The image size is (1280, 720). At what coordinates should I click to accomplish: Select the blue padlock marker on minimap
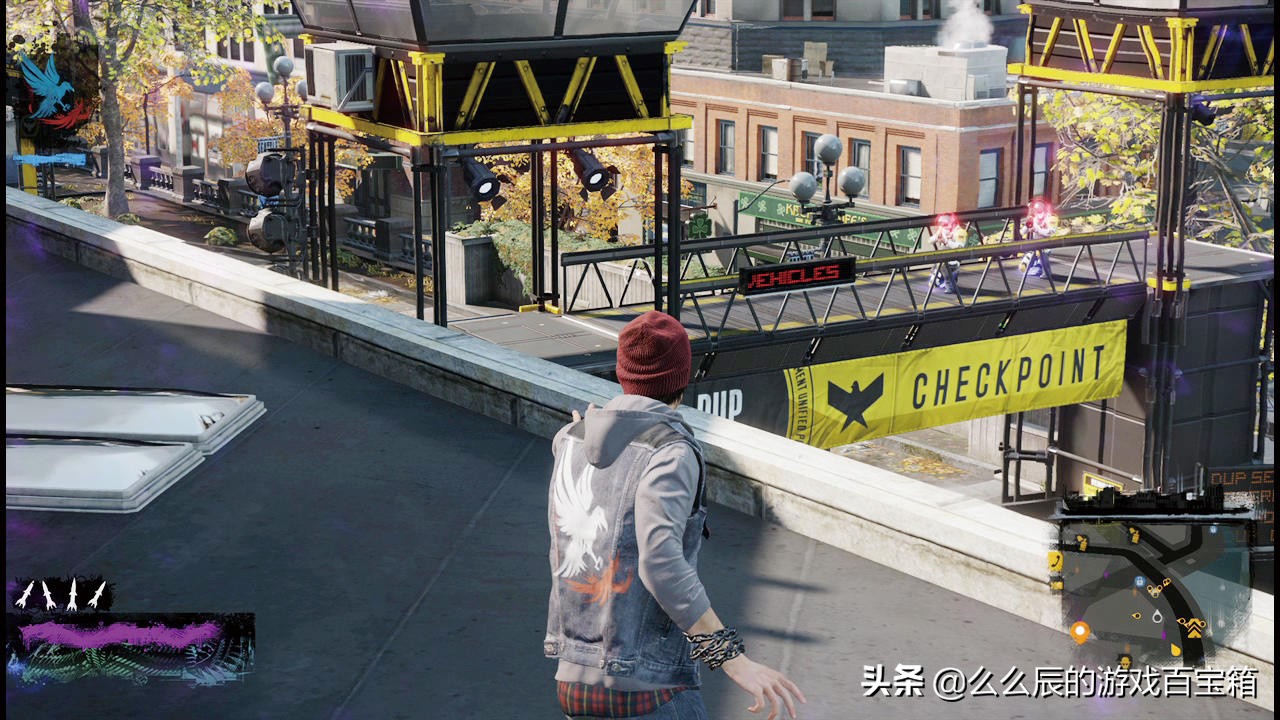point(1140,581)
